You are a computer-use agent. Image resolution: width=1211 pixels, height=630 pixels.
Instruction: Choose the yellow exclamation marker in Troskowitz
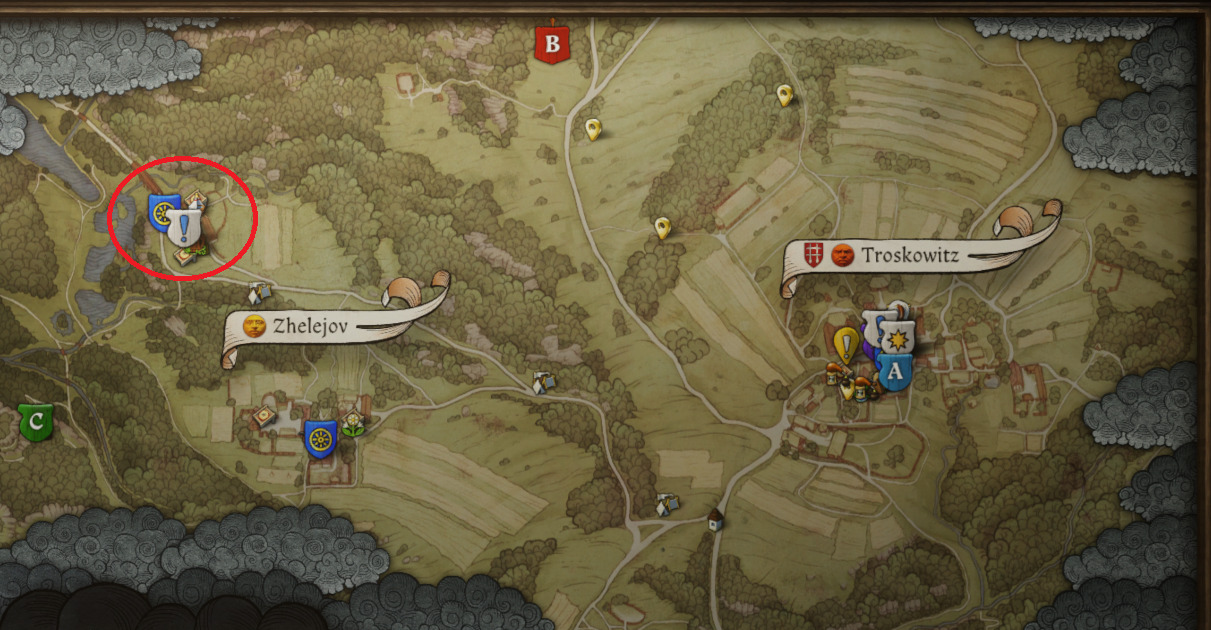[847, 345]
